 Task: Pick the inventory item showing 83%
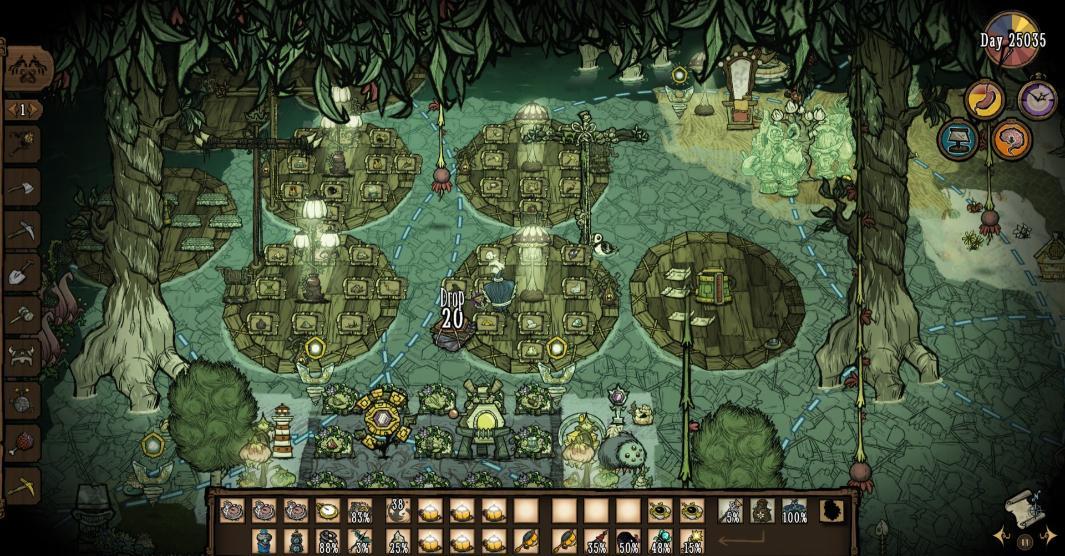click(x=361, y=512)
